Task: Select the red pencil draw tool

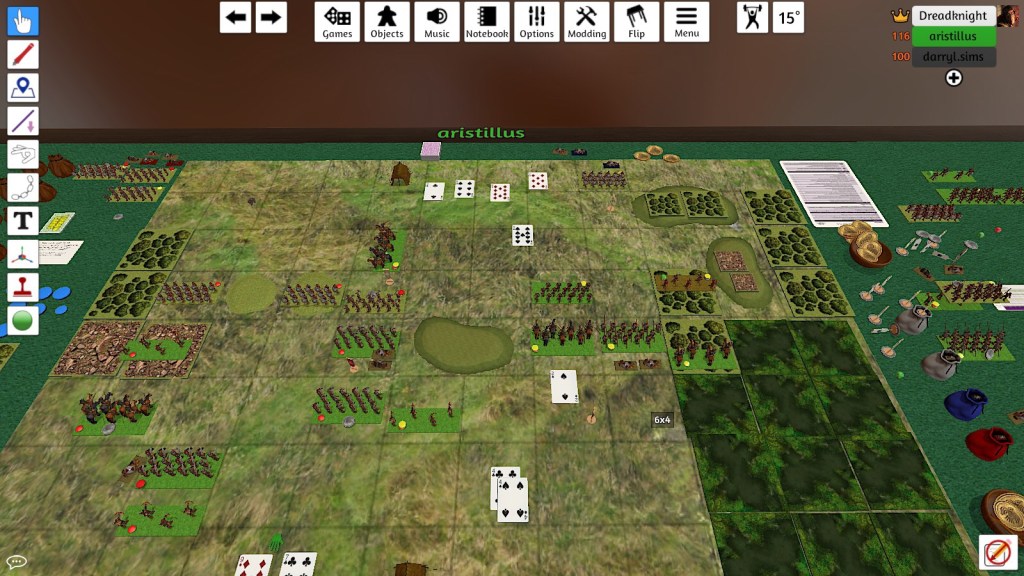Action: coord(23,54)
